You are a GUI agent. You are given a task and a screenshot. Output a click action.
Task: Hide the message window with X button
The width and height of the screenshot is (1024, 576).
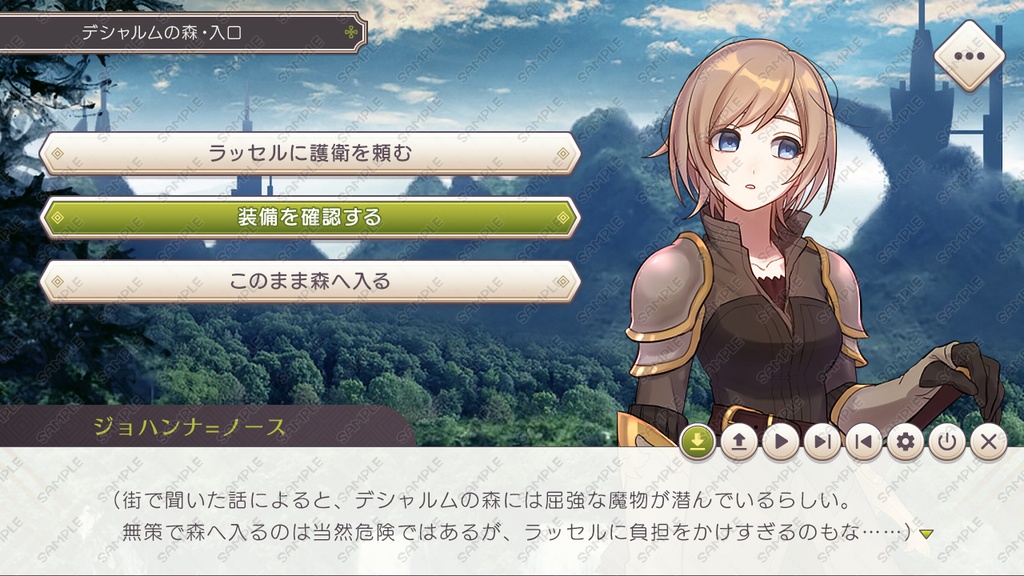click(x=988, y=441)
